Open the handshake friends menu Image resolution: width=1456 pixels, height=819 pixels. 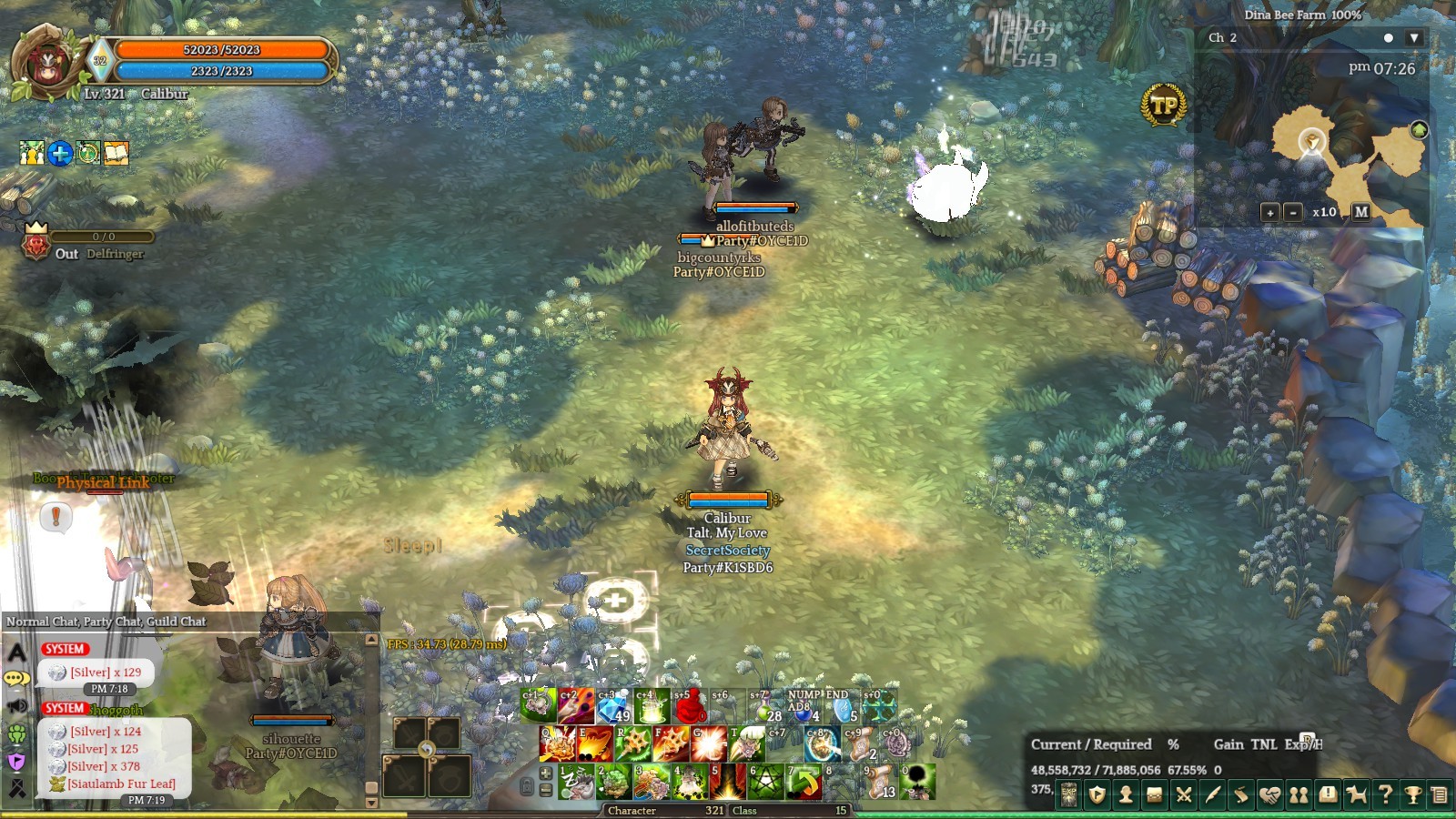pos(1269,795)
